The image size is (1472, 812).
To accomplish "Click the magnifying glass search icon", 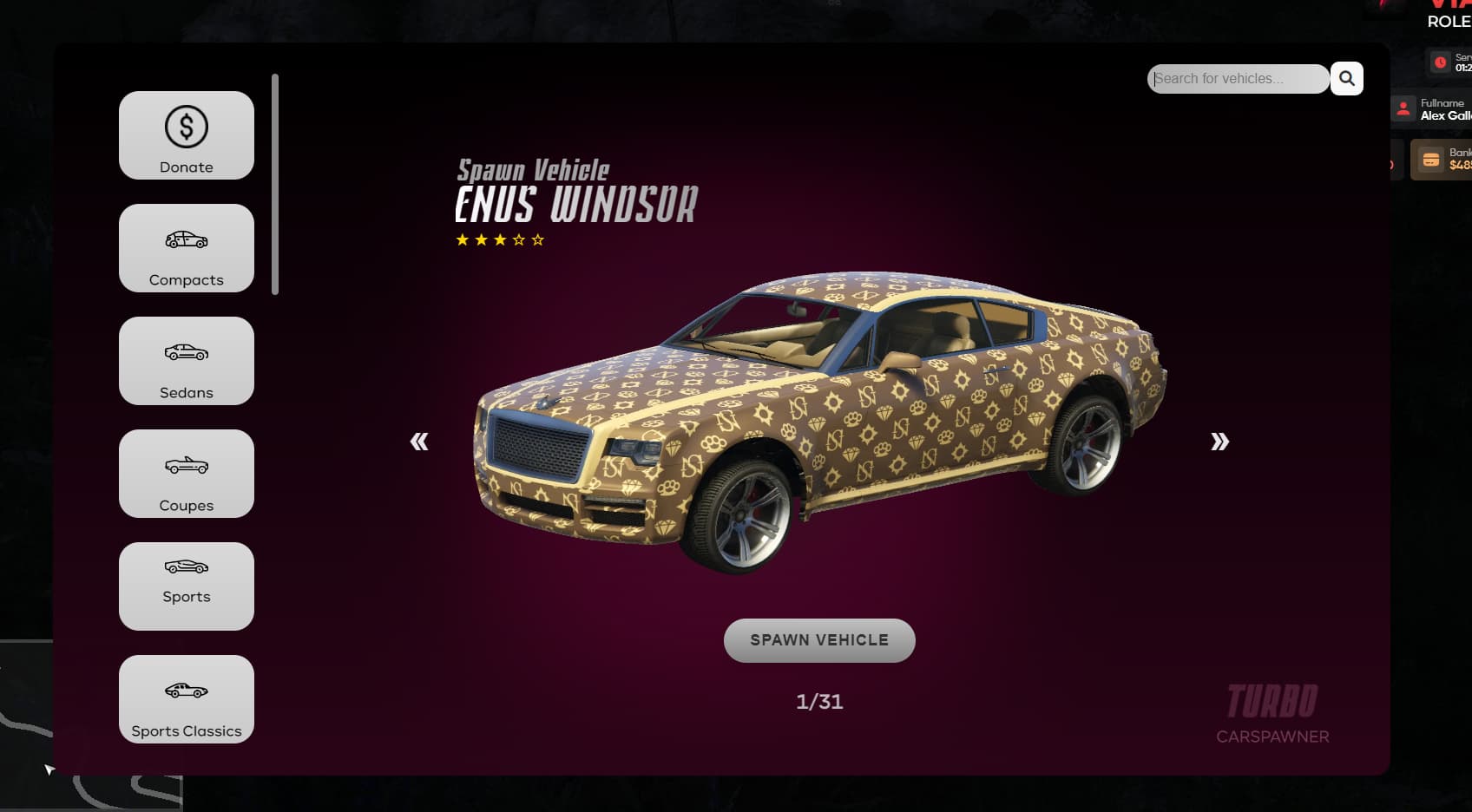I will pos(1346,78).
